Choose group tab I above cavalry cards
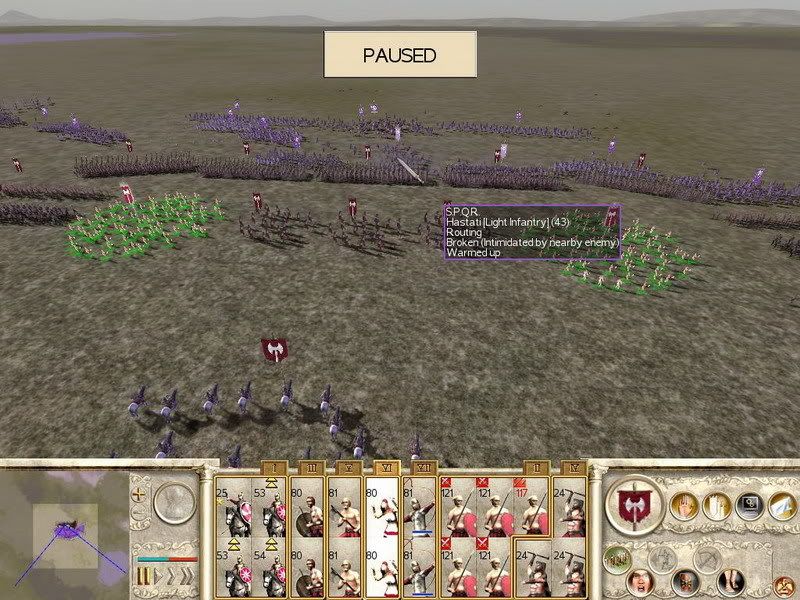The image size is (800, 600). coord(275,467)
